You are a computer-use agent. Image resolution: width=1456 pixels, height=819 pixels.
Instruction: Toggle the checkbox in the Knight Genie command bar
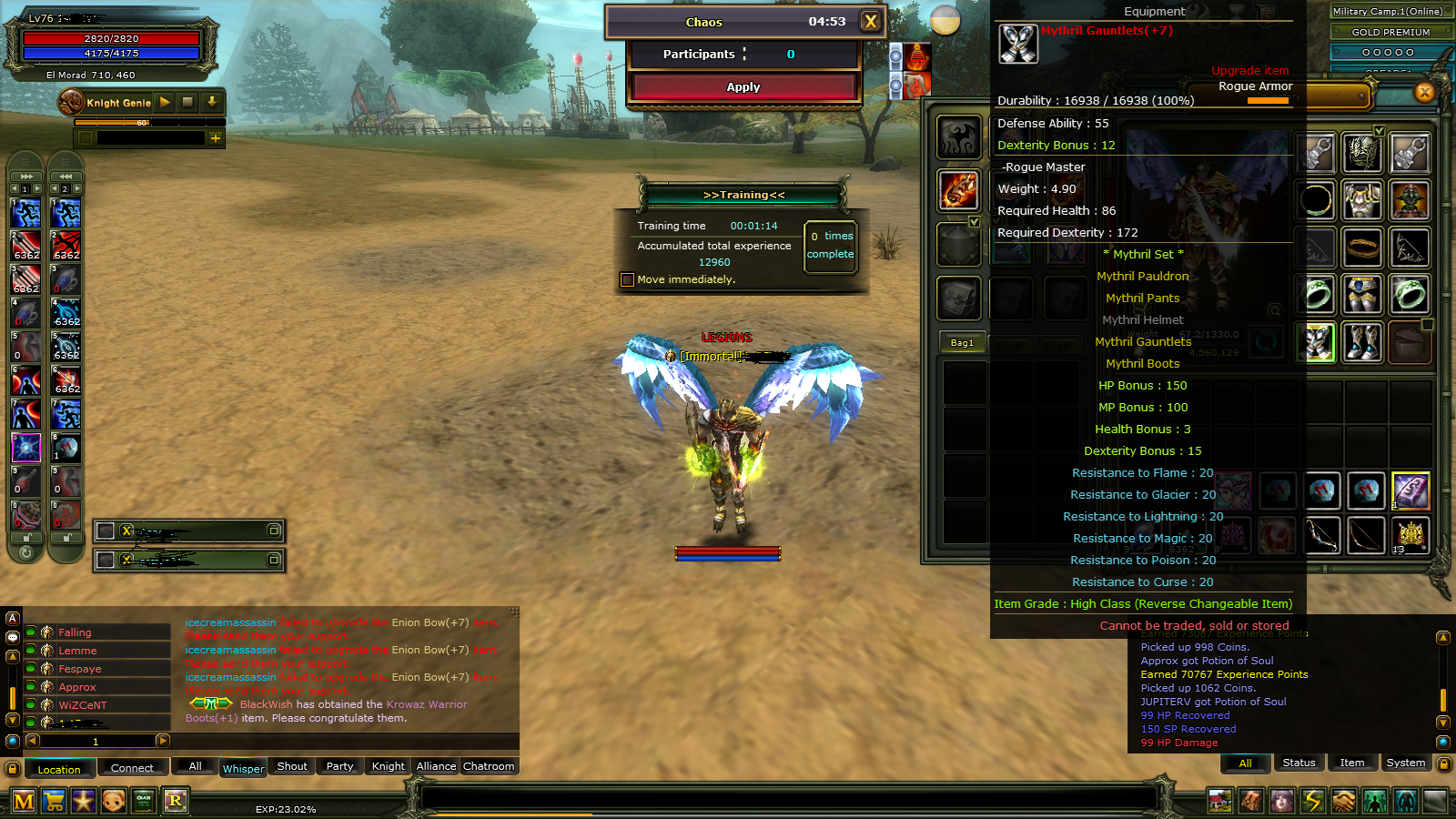(85, 137)
